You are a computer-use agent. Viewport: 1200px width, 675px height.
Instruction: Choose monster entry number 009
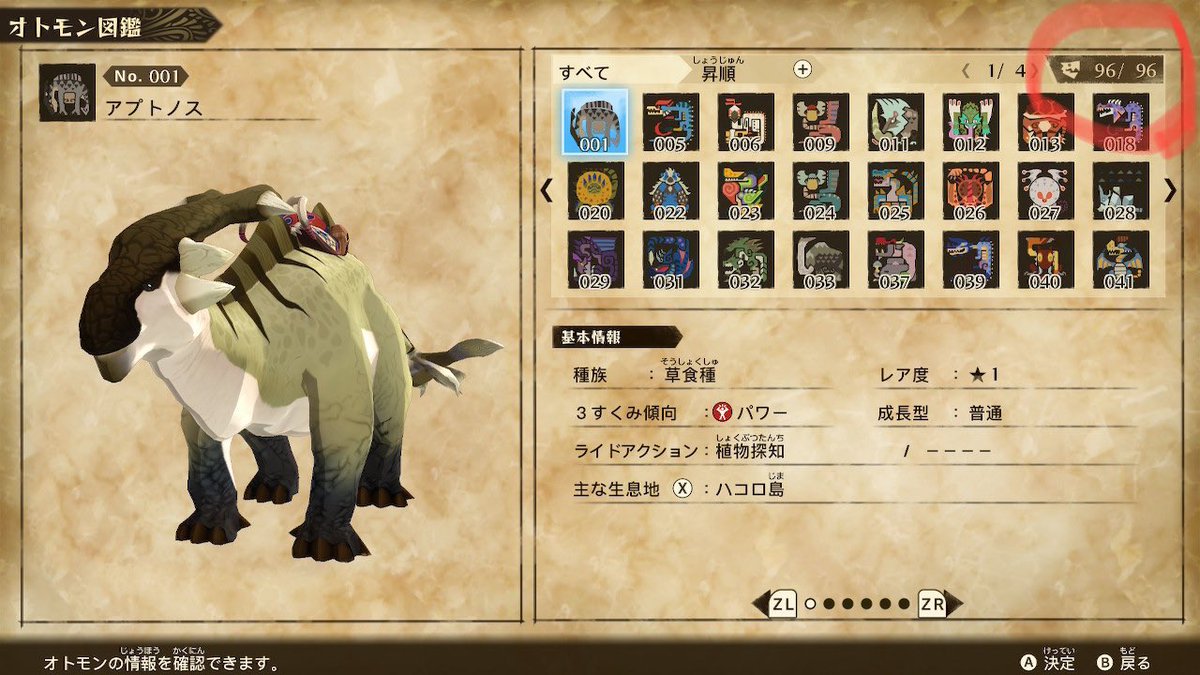pos(820,122)
